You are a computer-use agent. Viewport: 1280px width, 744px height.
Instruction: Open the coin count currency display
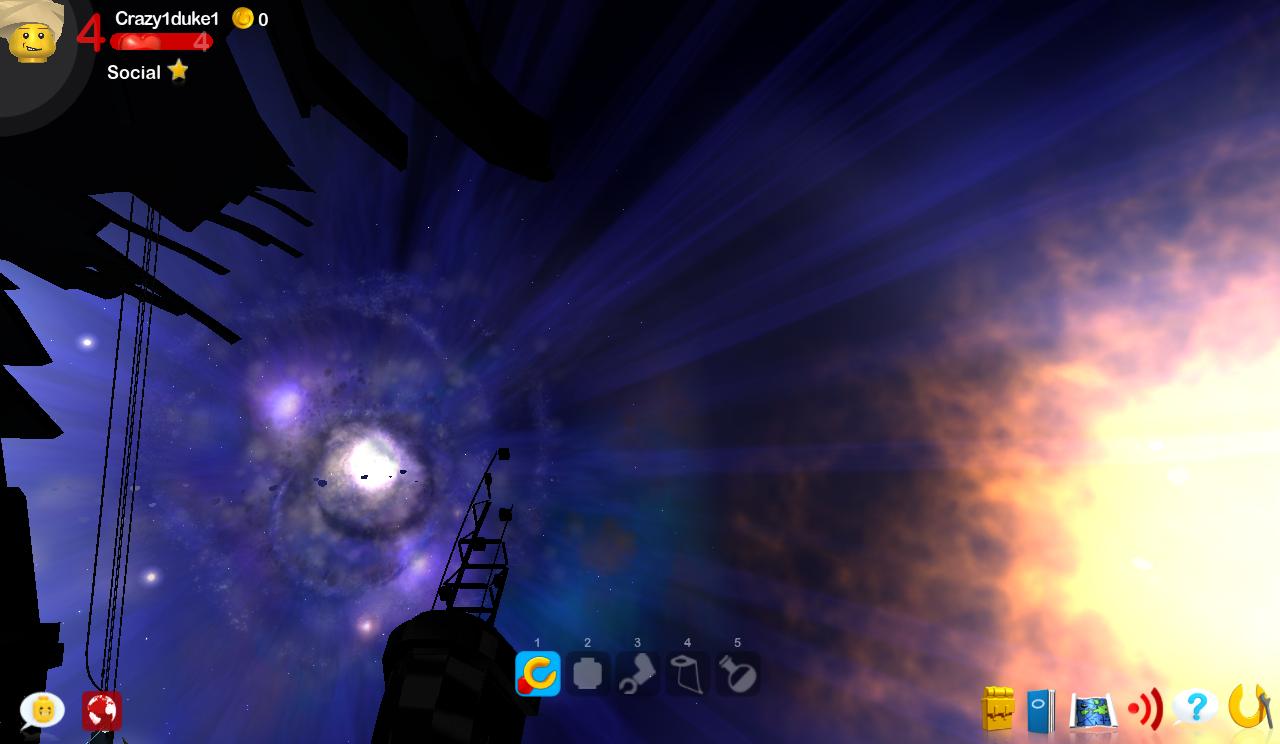click(x=252, y=17)
